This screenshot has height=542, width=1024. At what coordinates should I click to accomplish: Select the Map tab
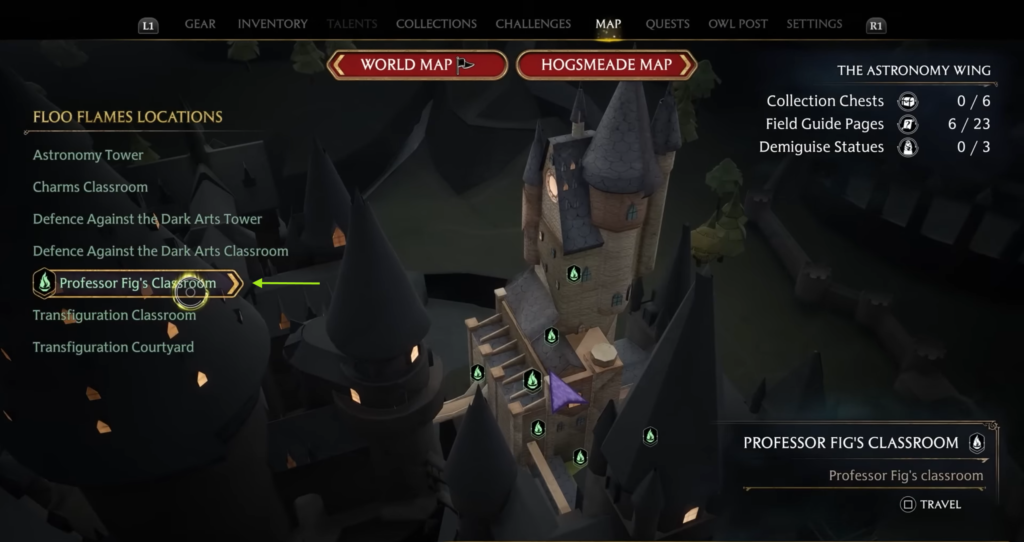(608, 24)
